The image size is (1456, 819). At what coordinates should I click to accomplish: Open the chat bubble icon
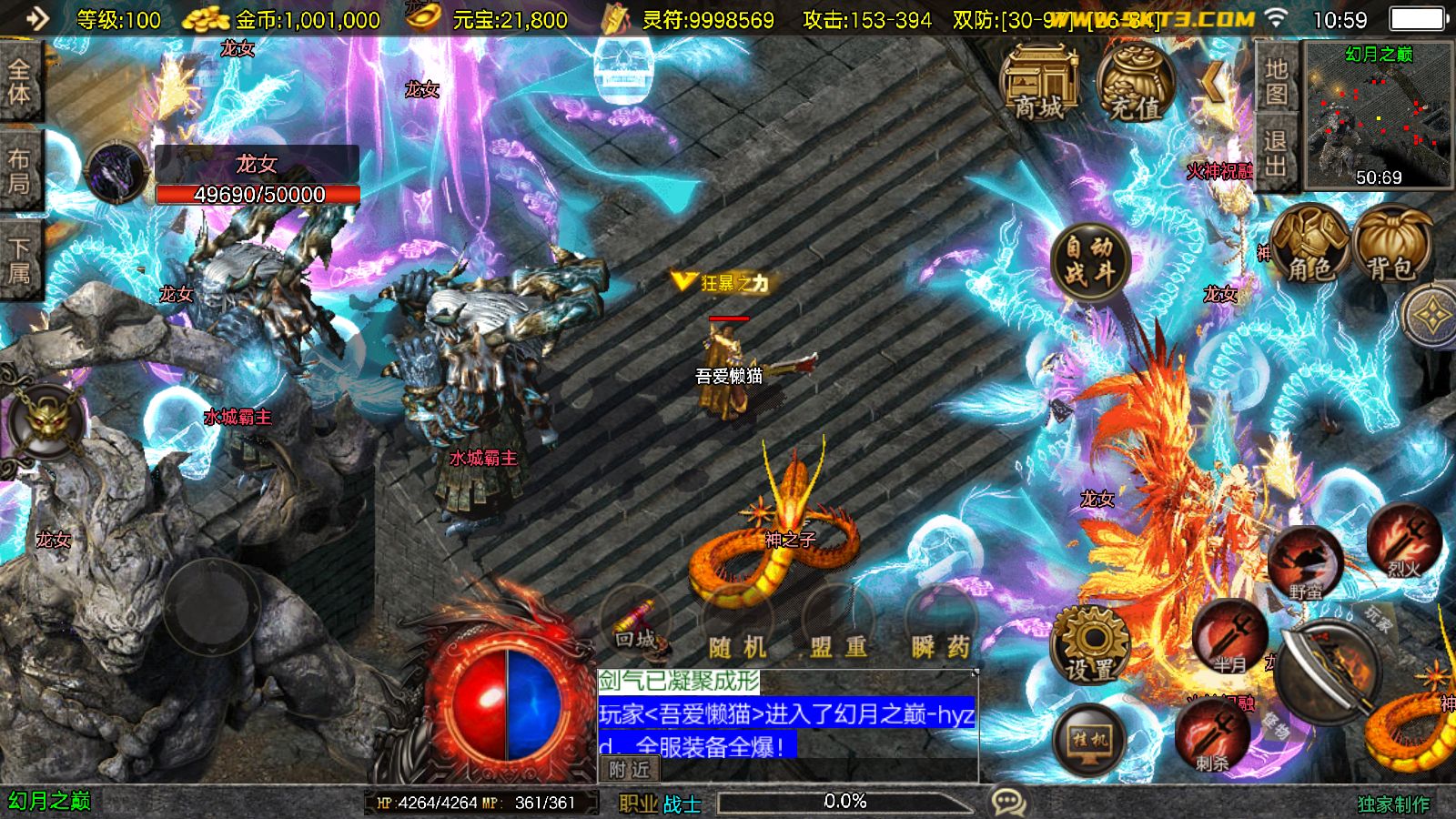(x=1008, y=802)
